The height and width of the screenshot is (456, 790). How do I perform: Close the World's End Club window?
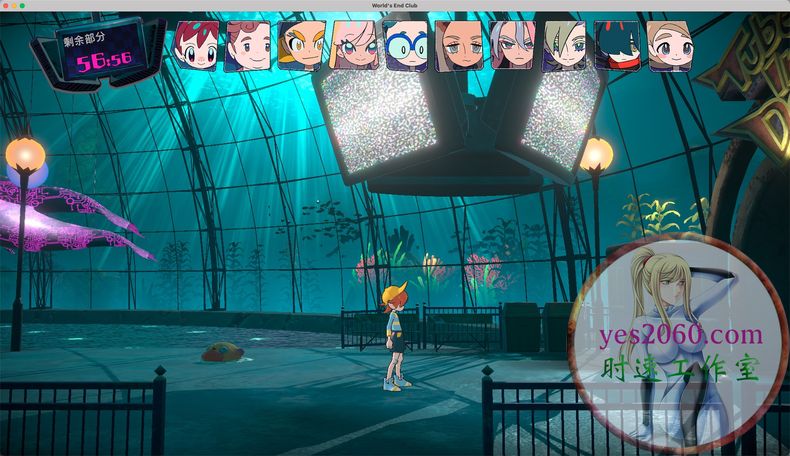tap(7, 6)
